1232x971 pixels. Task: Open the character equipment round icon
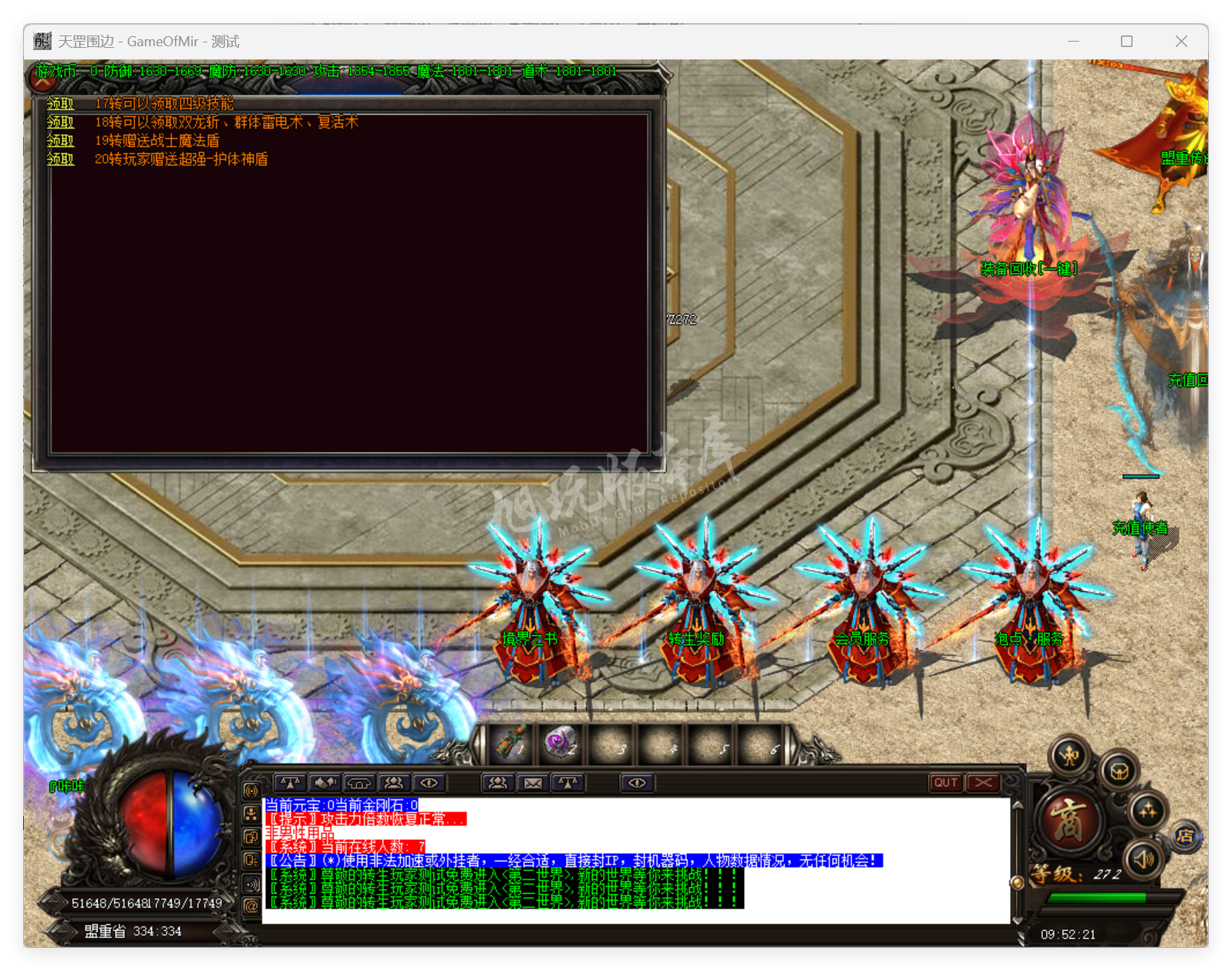click(1070, 756)
